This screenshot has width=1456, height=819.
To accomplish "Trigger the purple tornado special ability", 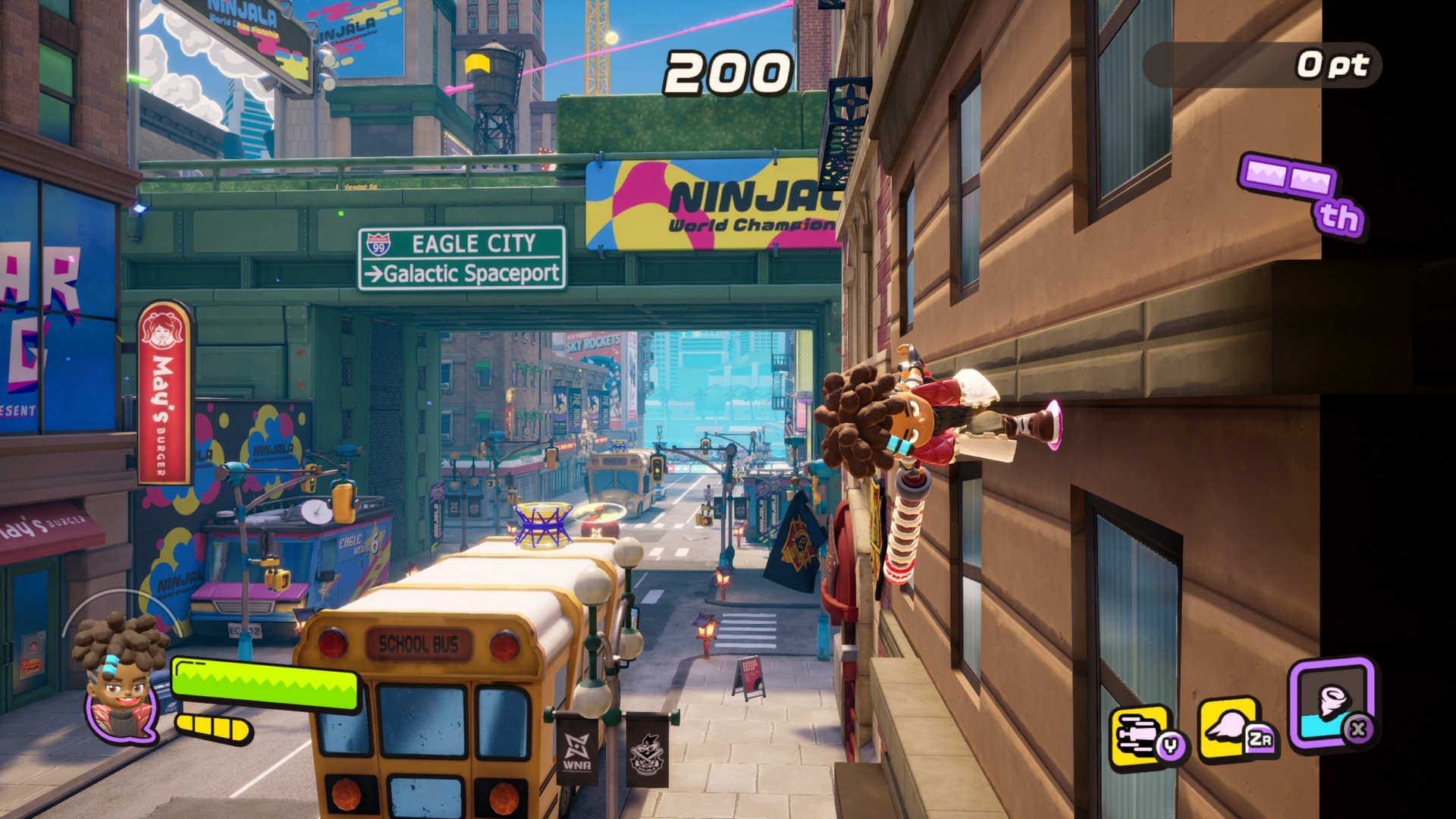I will click(1331, 701).
